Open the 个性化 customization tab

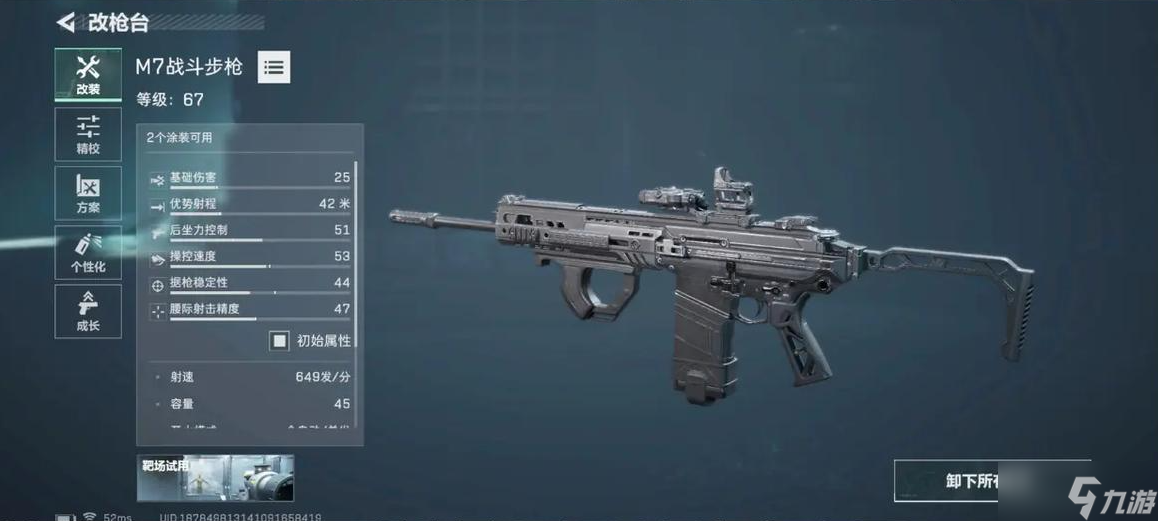(x=88, y=252)
